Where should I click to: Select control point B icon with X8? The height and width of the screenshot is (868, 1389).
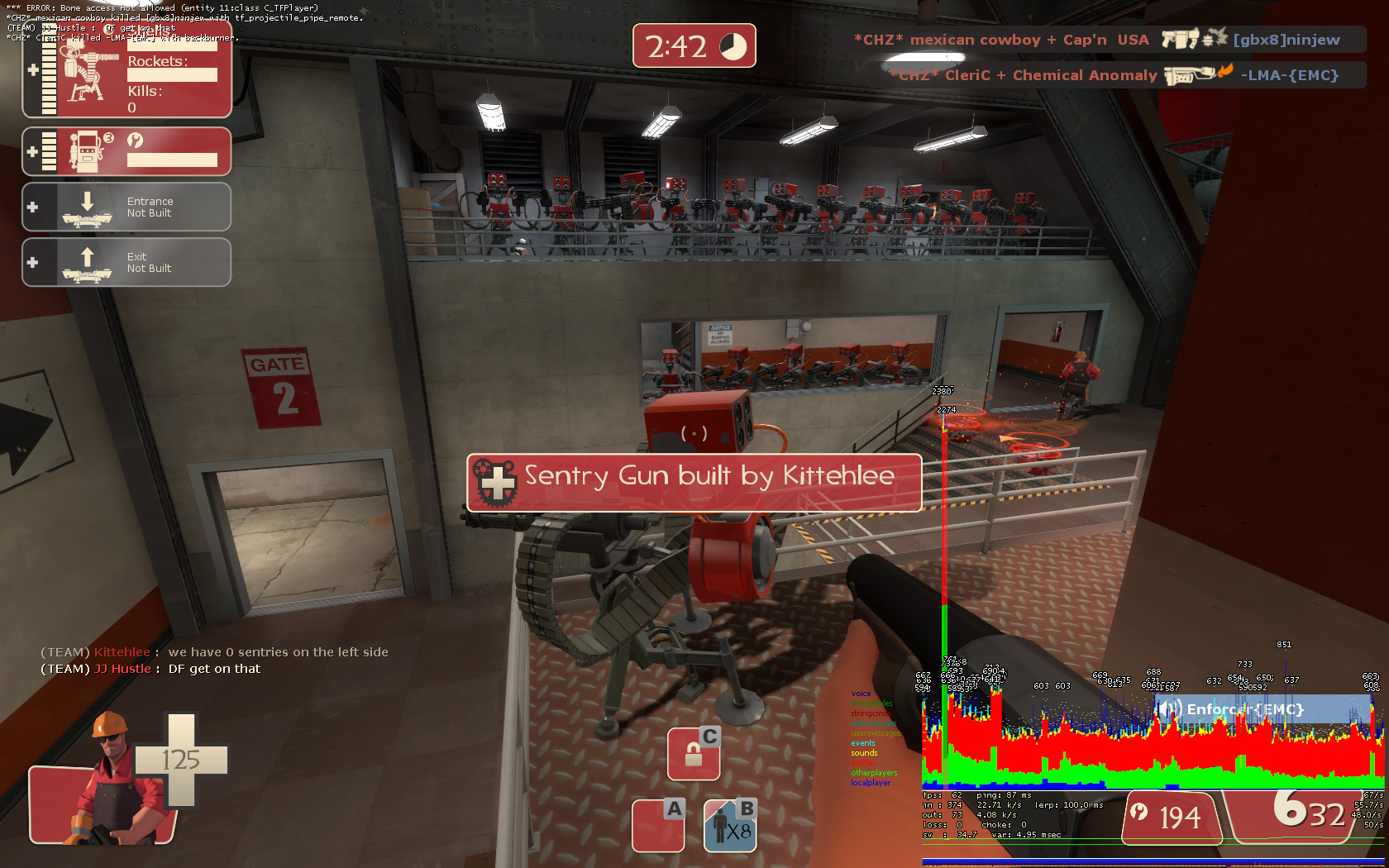pos(730,825)
